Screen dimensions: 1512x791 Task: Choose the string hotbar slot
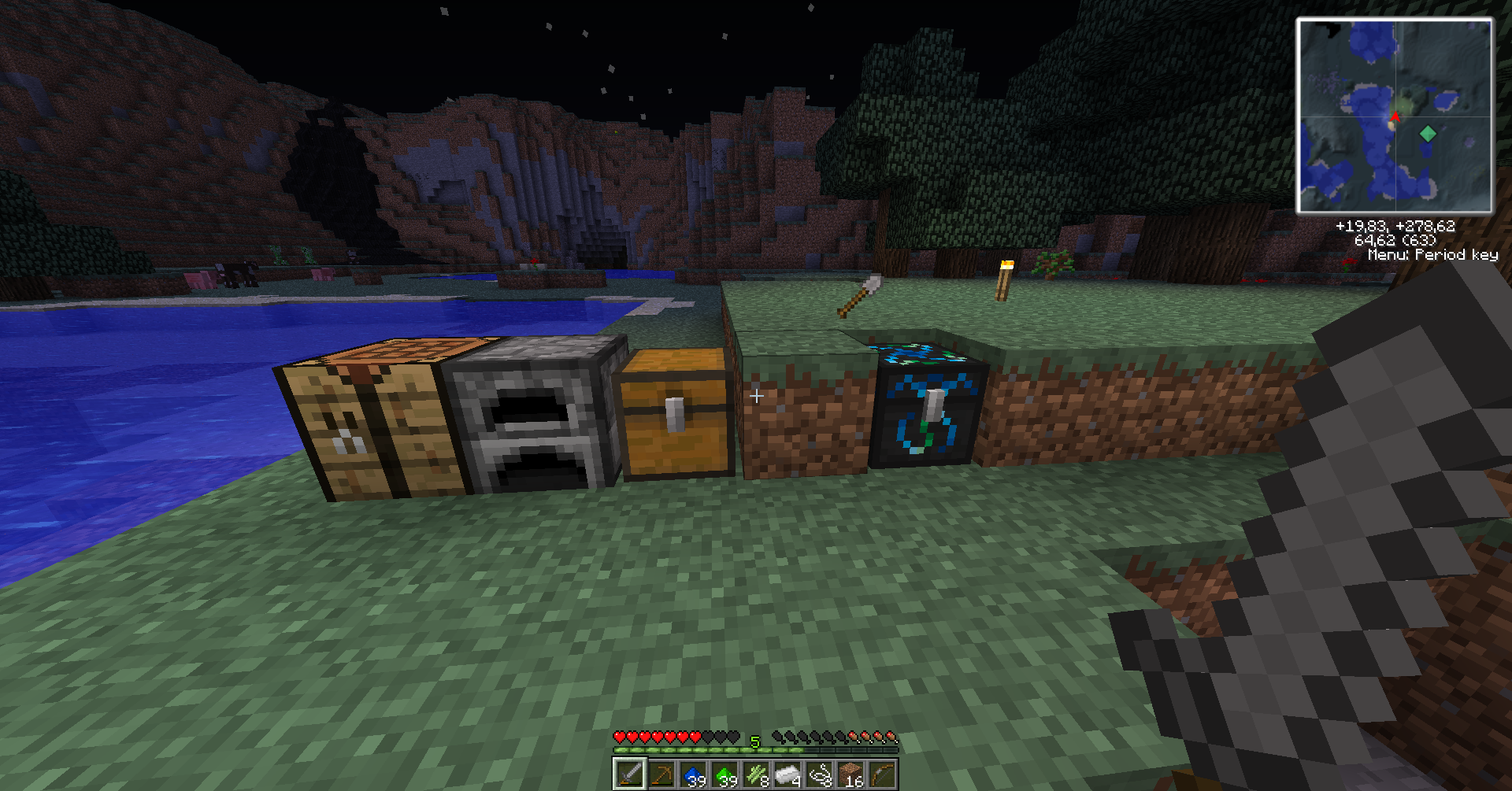(x=819, y=774)
